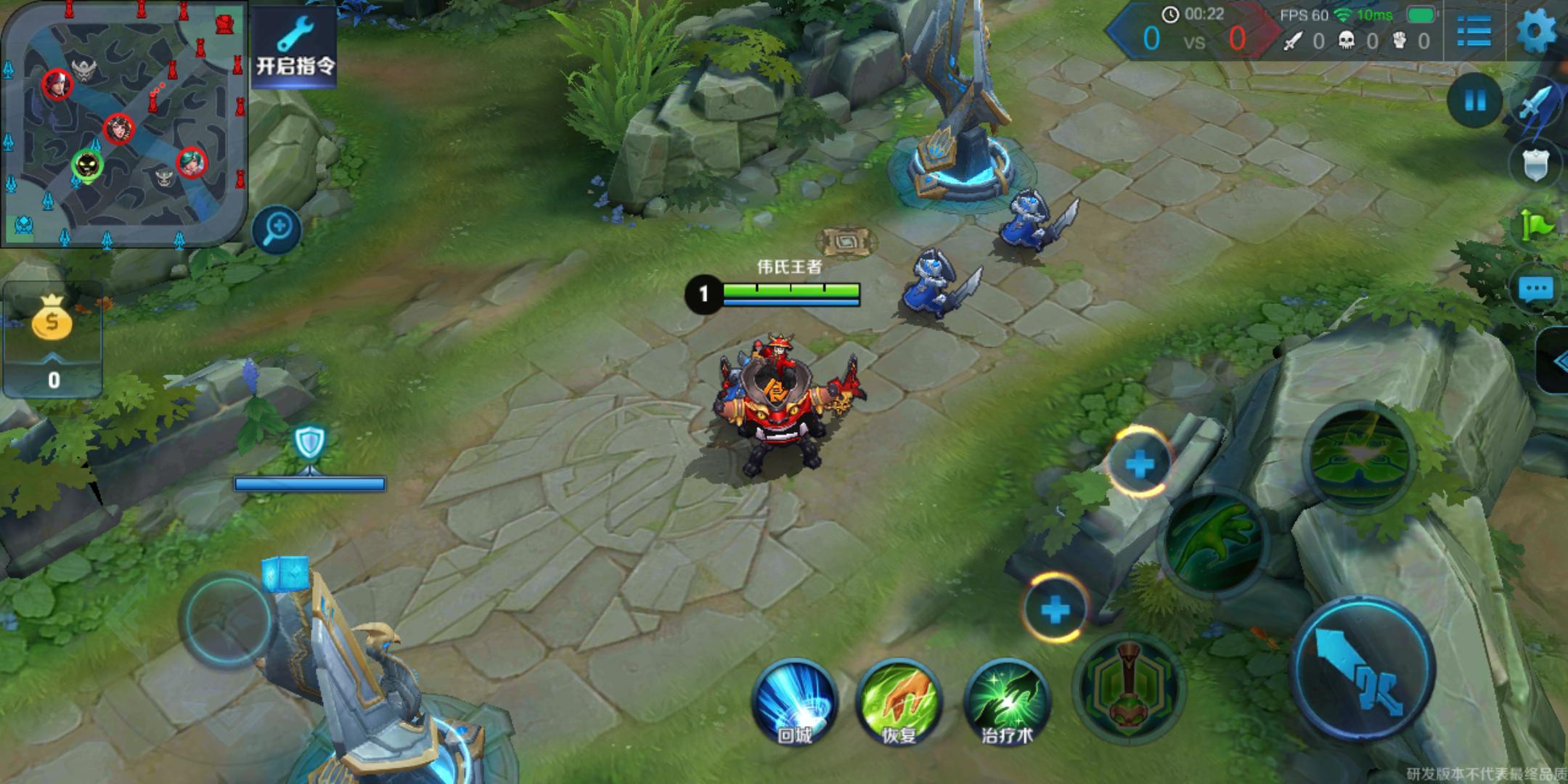Tap the white shield signal icon
This screenshot has height=784, width=1568.
[1536, 166]
